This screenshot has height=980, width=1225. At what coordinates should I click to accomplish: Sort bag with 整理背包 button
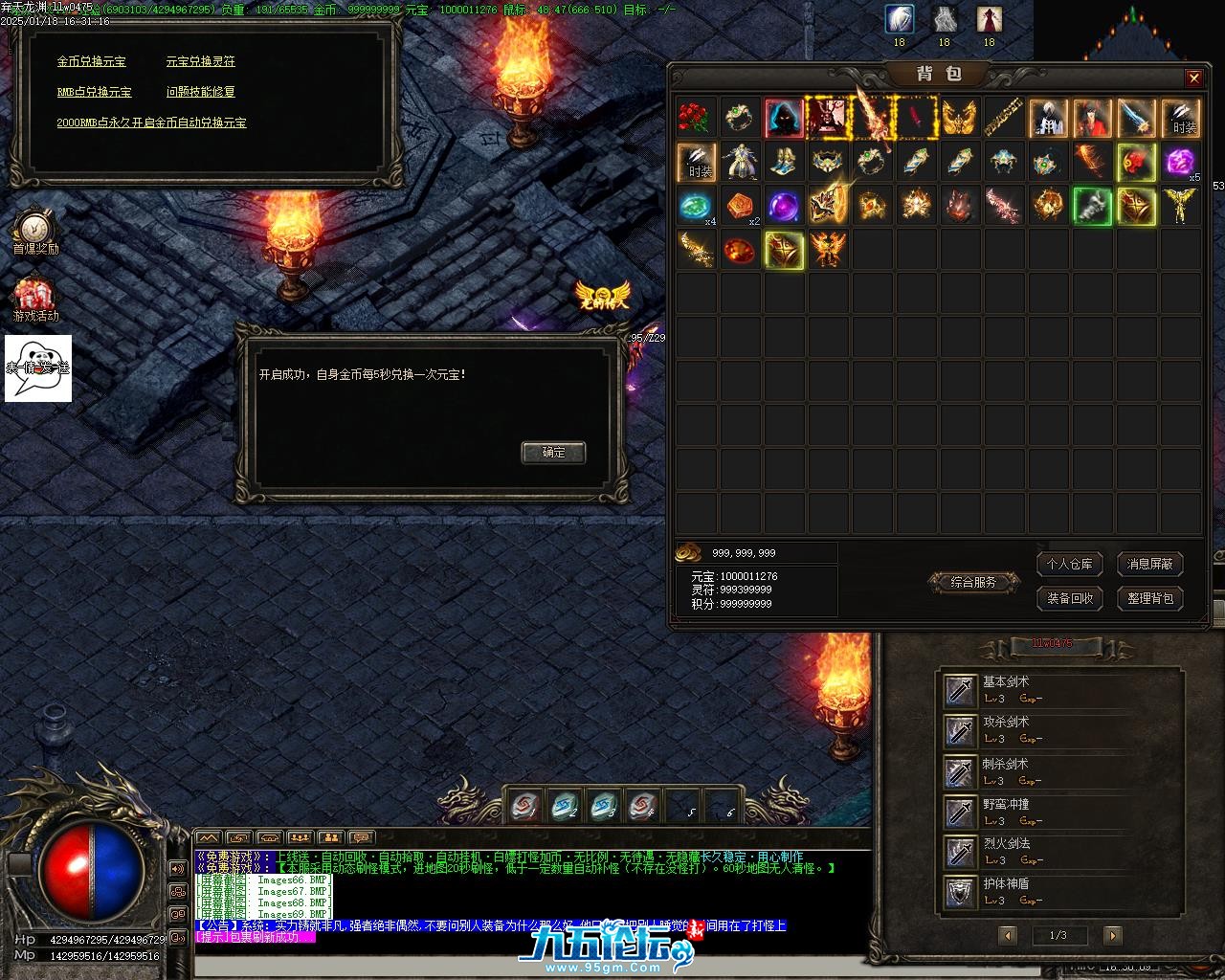pyautogui.click(x=1149, y=598)
